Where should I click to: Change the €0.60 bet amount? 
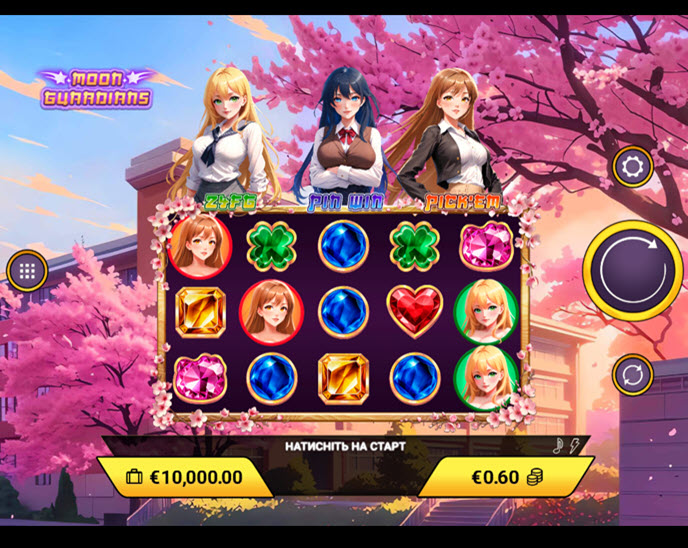pos(506,477)
